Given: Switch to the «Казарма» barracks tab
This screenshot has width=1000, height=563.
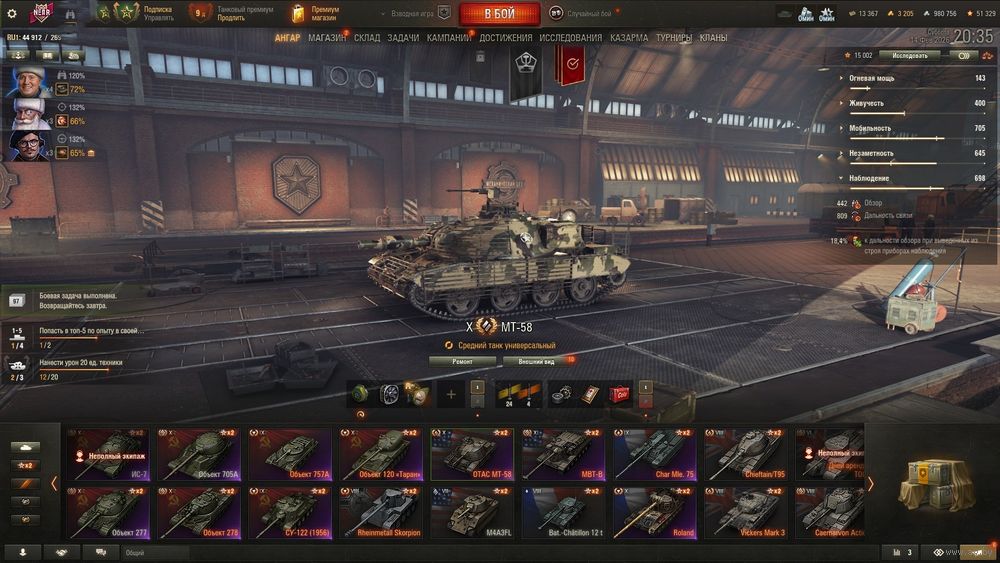Looking at the screenshot, I should (629, 38).
